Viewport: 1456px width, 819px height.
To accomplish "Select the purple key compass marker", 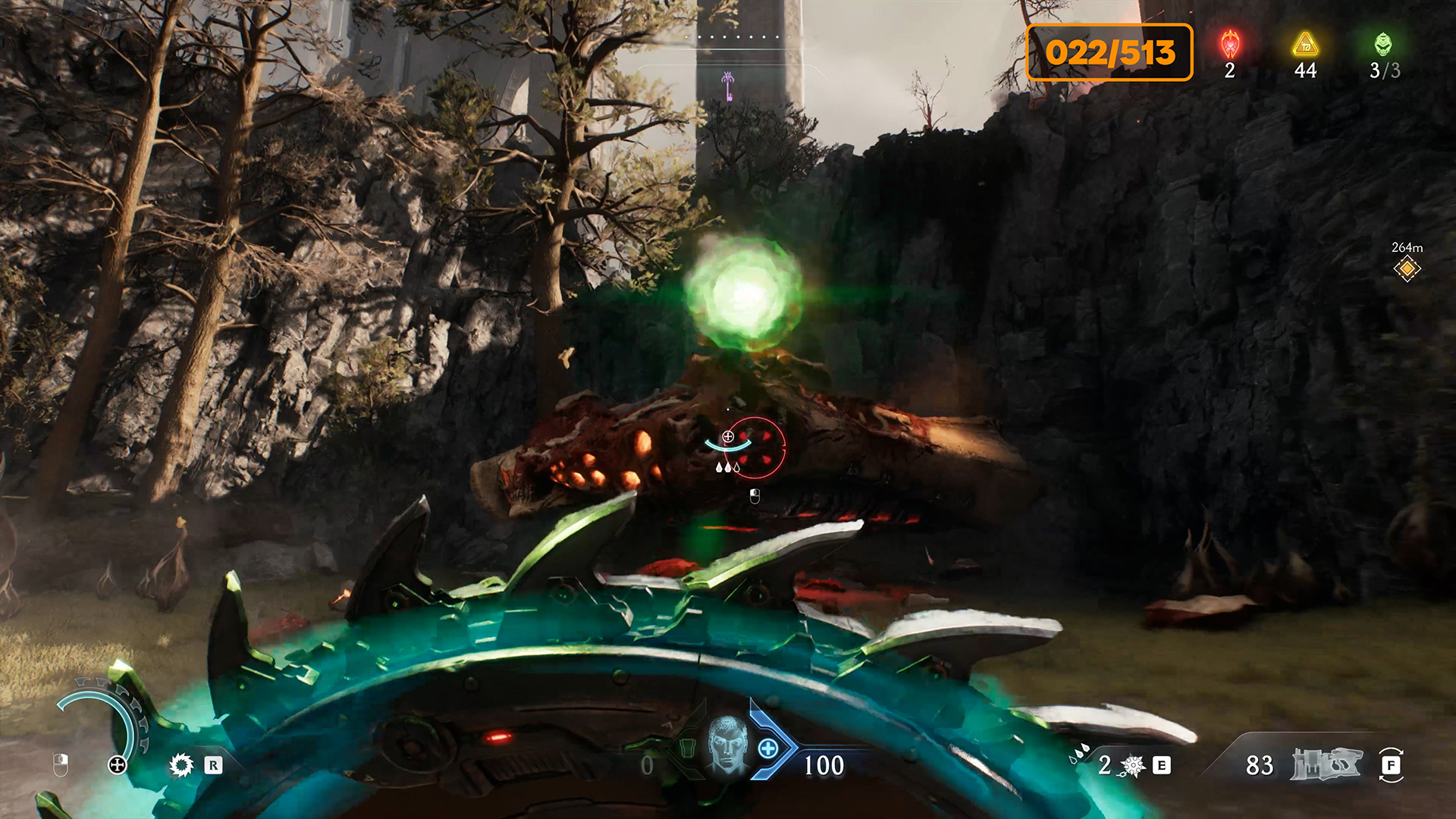I will coord(728,86).
